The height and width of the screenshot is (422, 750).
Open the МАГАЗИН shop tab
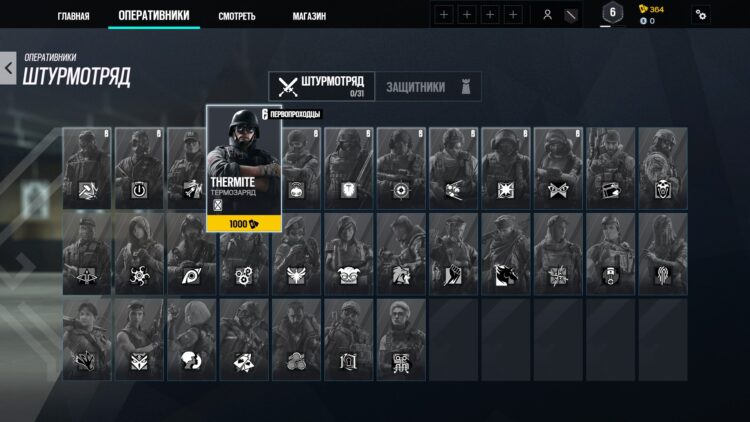(x=308, y=16)
